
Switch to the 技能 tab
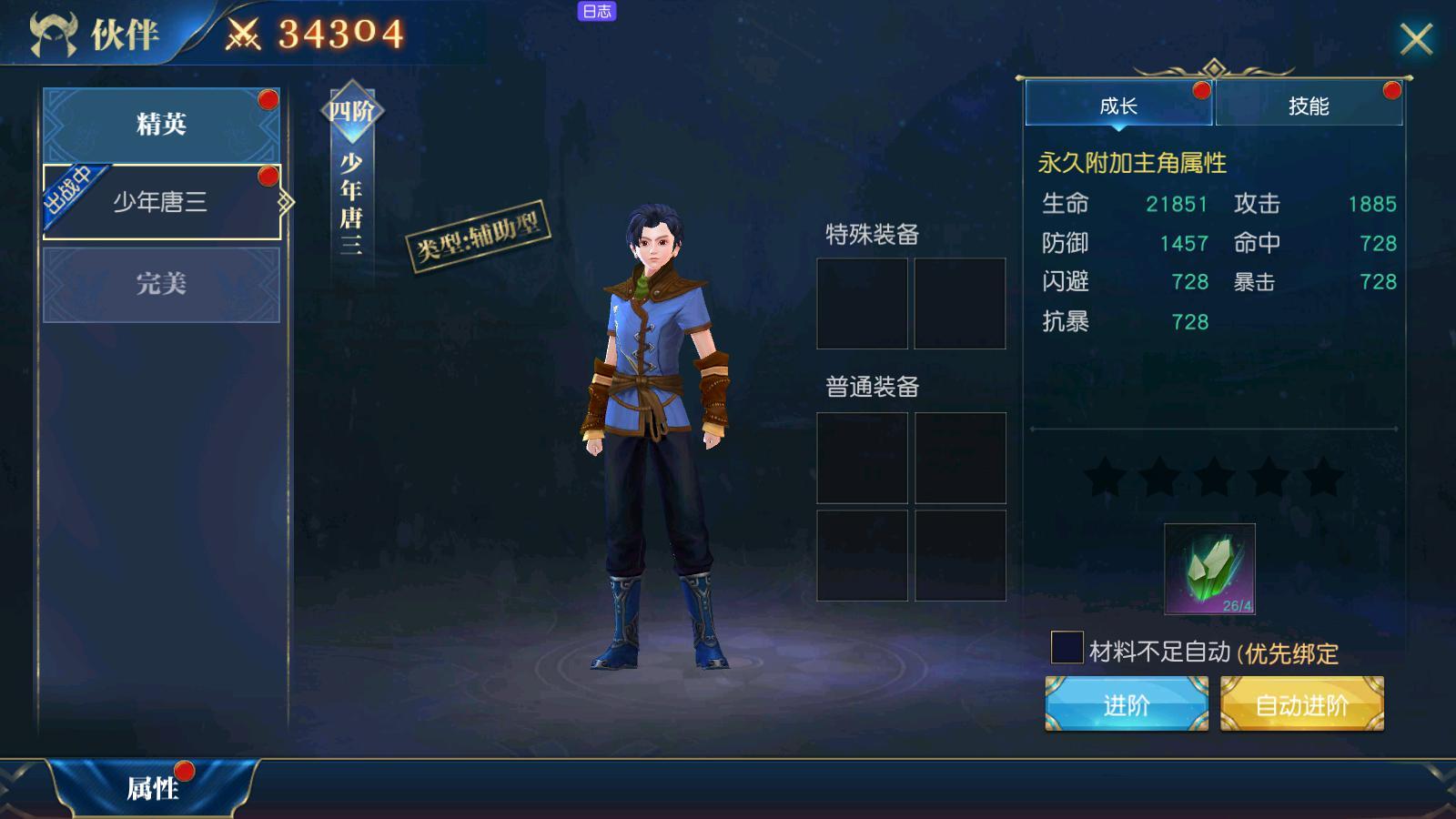pyautogui.click(x=1308, y=106)
